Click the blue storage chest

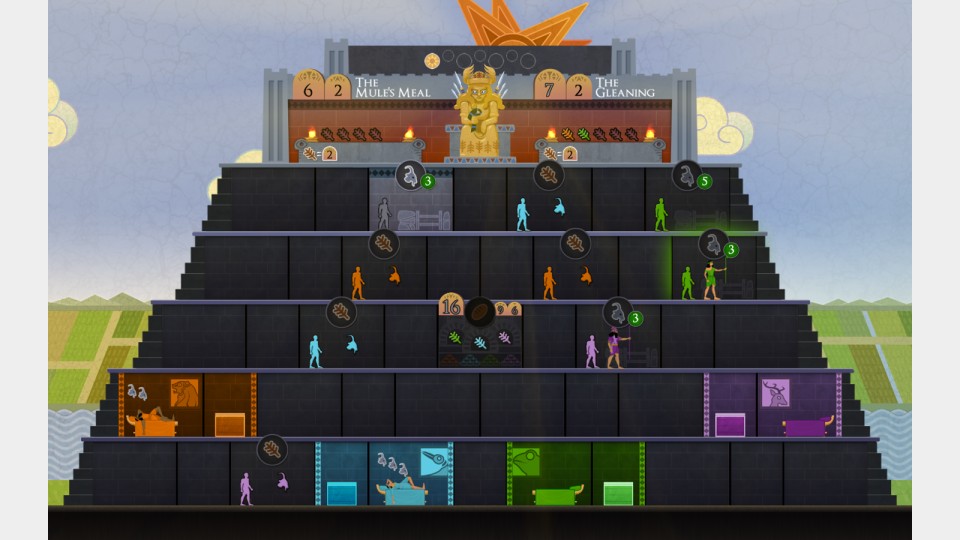click(x=341, y=493)
